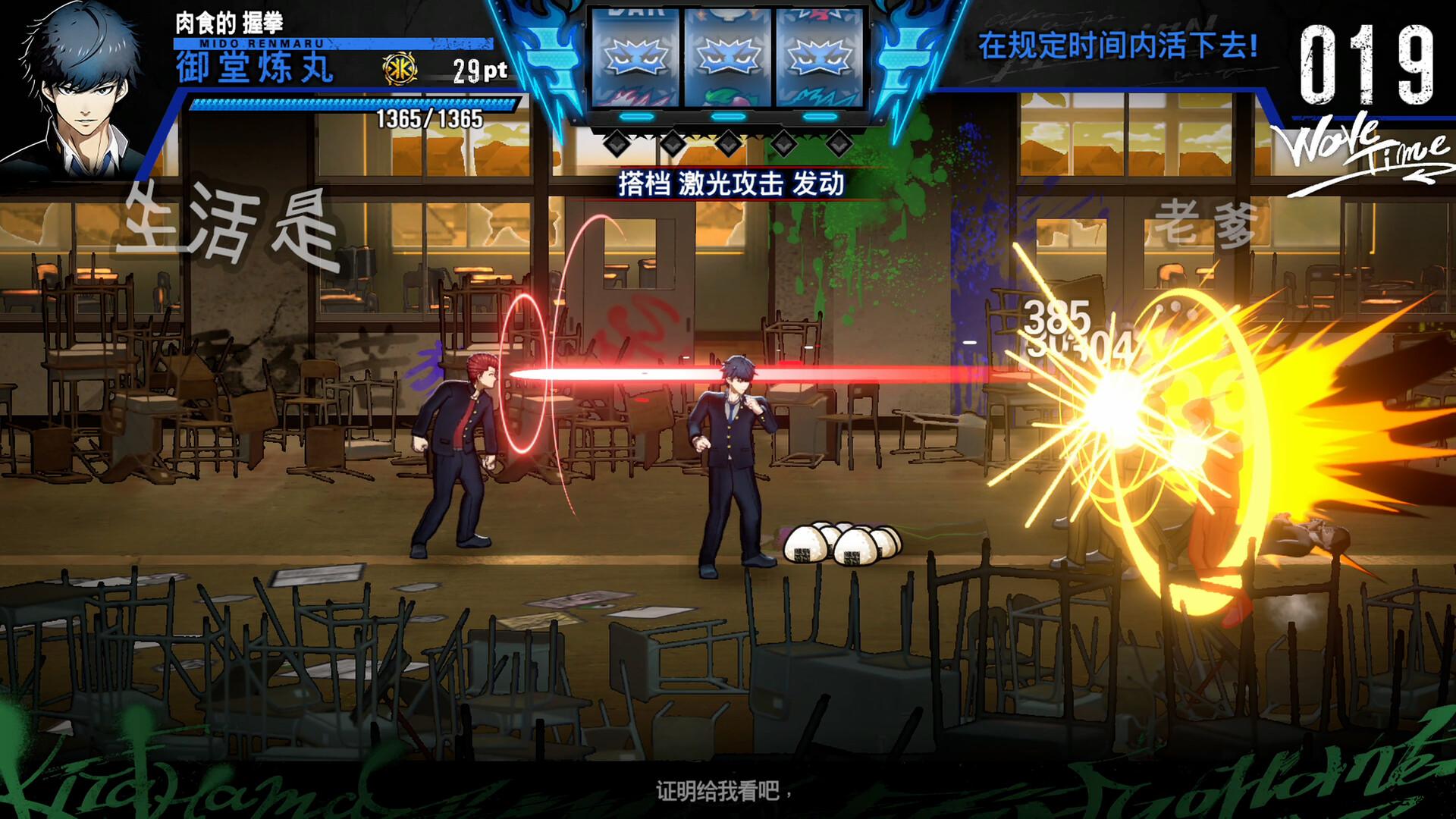Click the blue 1365/1365 health bar
Screen dimensions: 1456x819
[345, 105]
